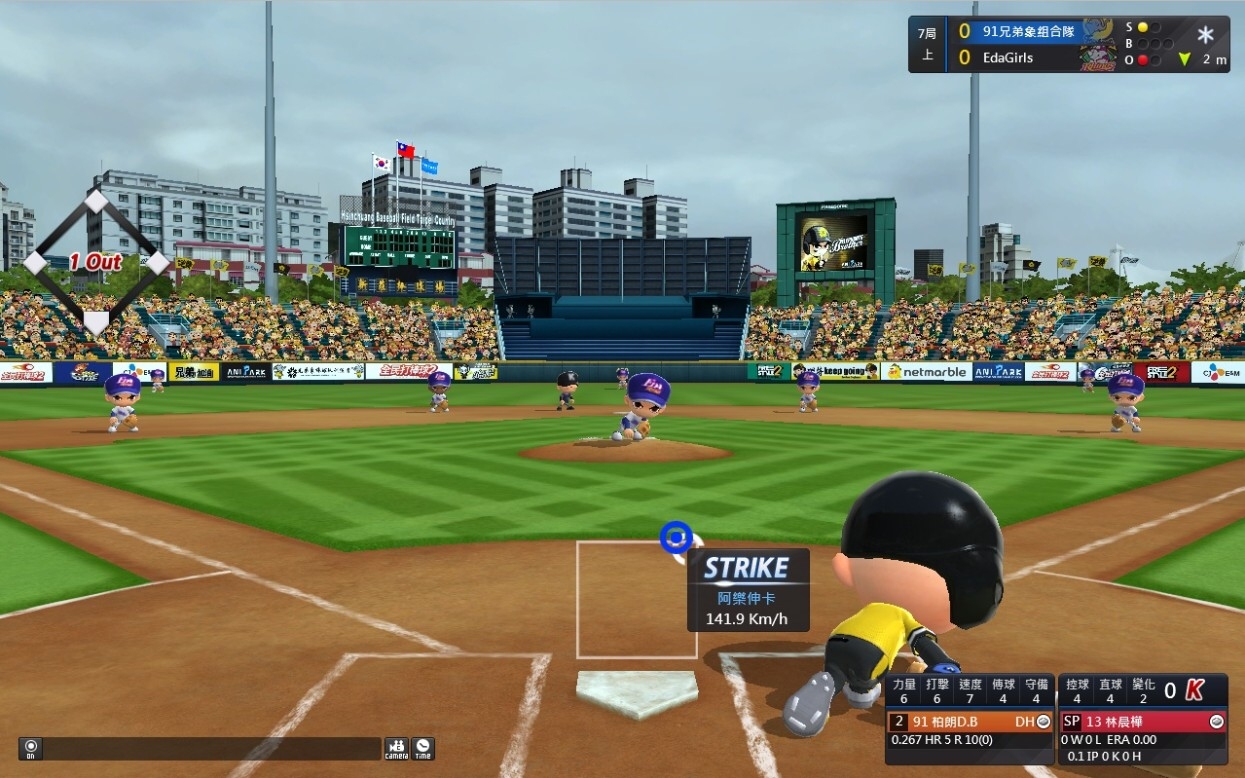Click the Time button

pos(423,748)
